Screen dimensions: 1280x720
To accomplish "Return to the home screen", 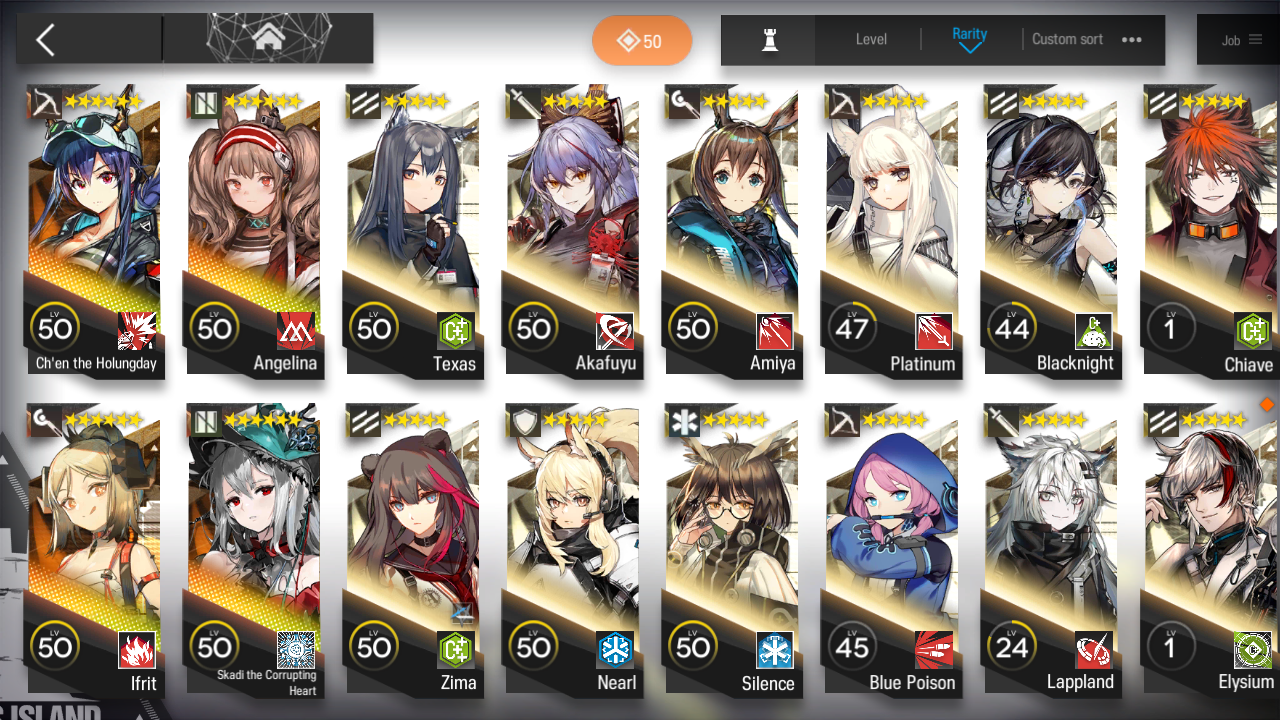I will click(x=267, y=39).
